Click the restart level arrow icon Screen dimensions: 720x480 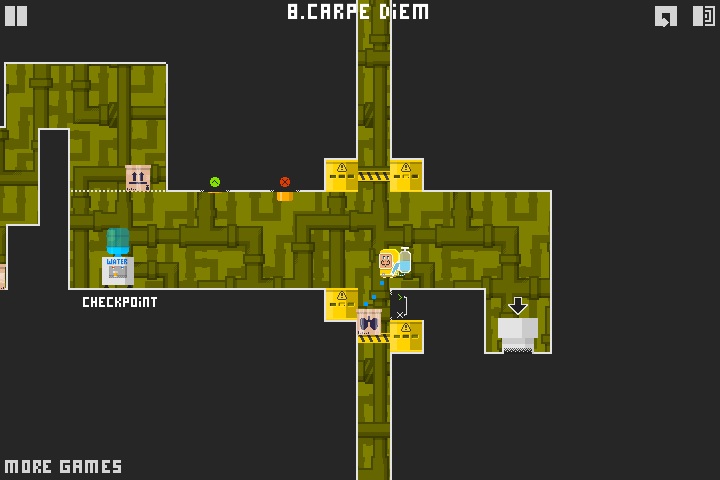(x=666, y=16)
